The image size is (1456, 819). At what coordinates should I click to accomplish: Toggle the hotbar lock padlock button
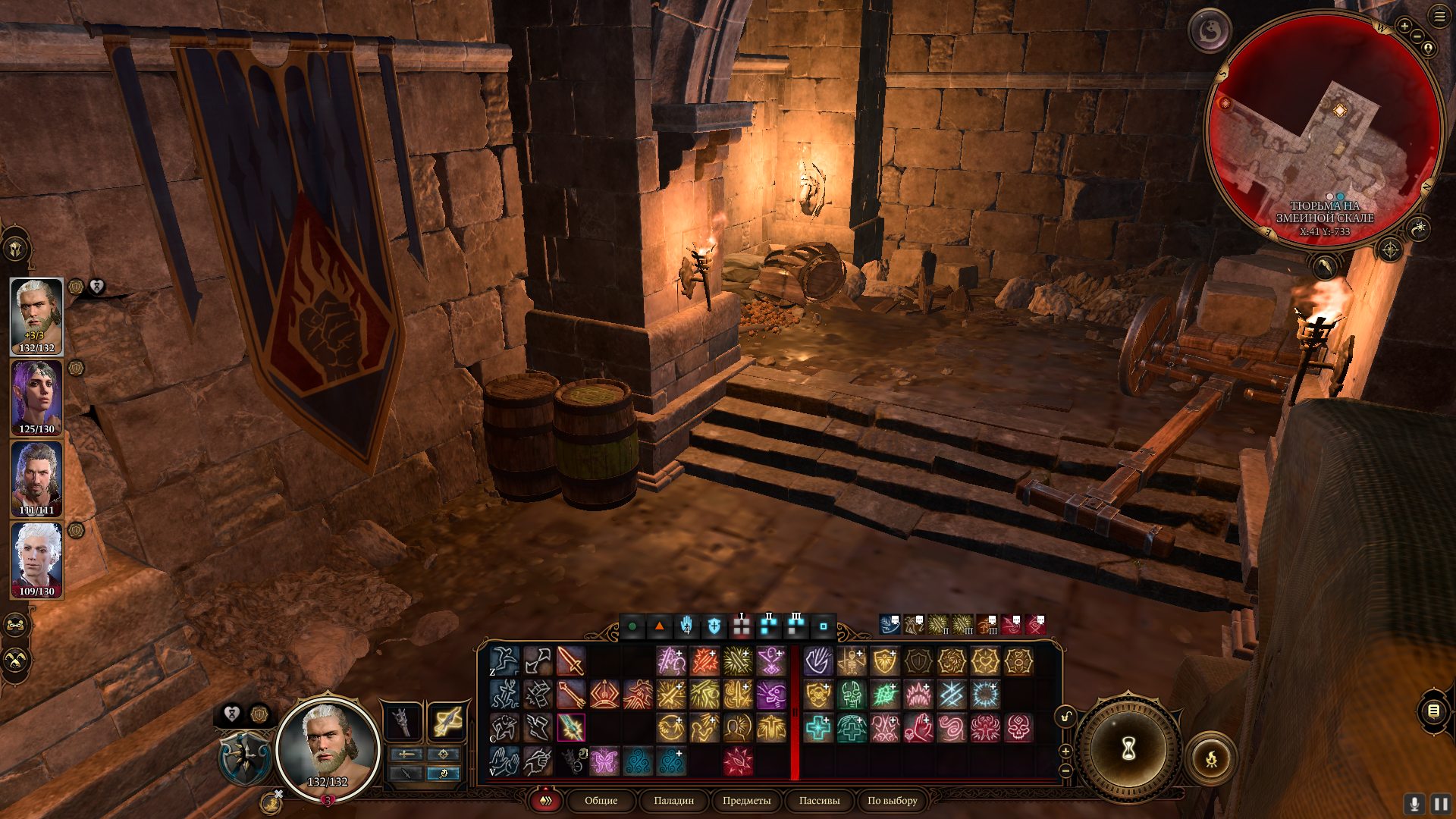[1065, 717]
